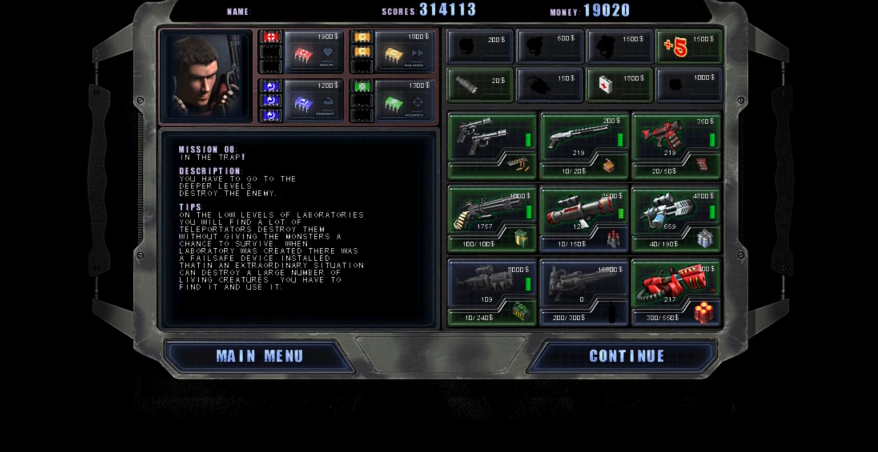Screen dimensions: 878x452
Task: Purchase the green accuracy implant
Action: pos(404,99)
